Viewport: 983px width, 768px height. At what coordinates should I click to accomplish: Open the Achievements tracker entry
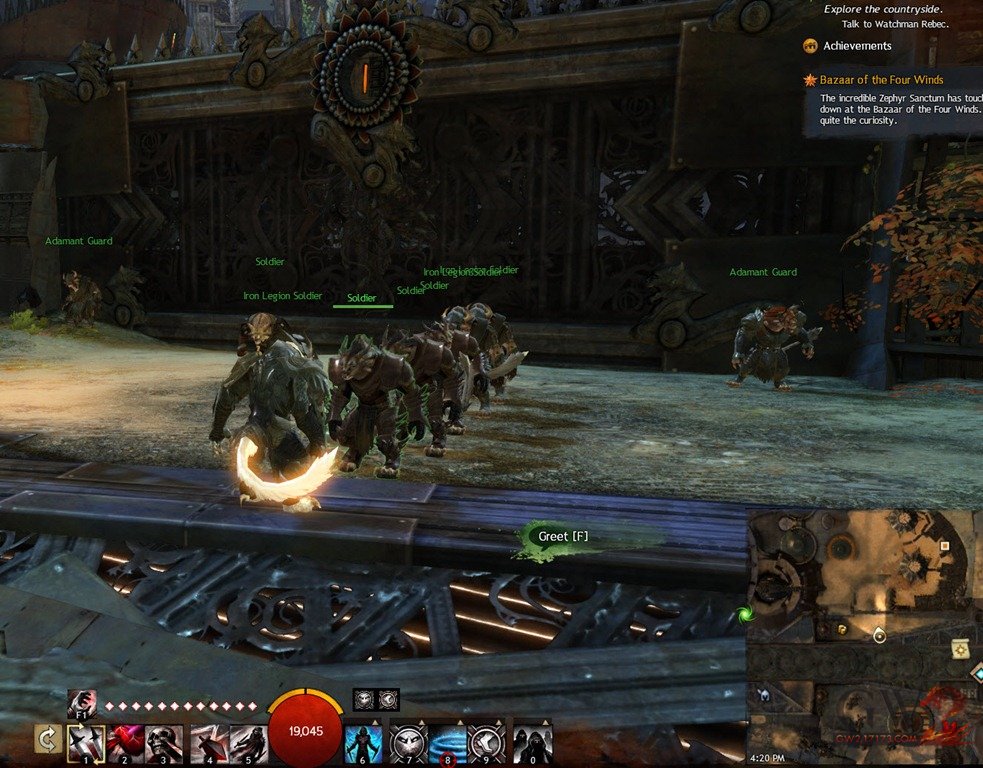(856, 46)
